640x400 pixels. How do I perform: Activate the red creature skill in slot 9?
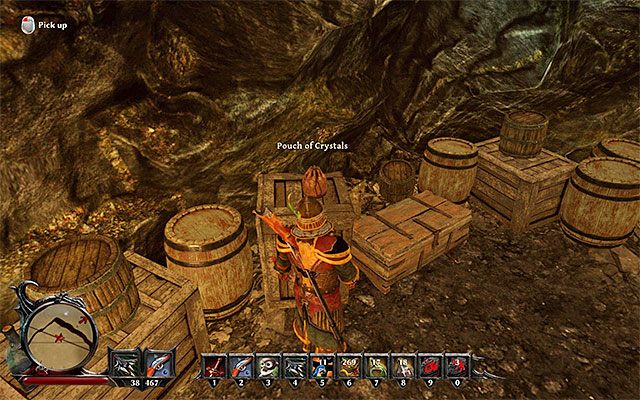[x=428, y=366]
